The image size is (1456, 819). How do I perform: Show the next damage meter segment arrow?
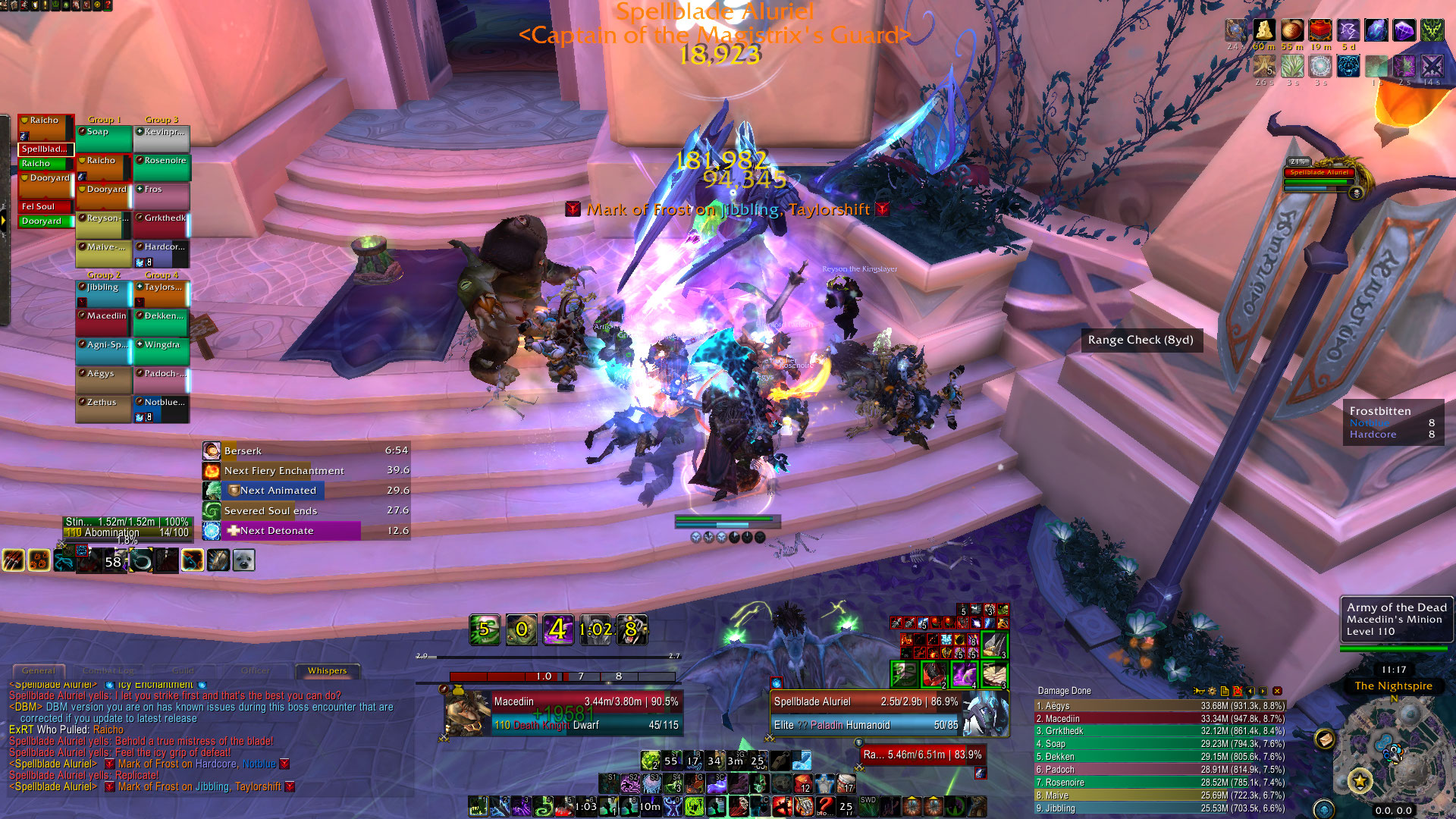1263,691
